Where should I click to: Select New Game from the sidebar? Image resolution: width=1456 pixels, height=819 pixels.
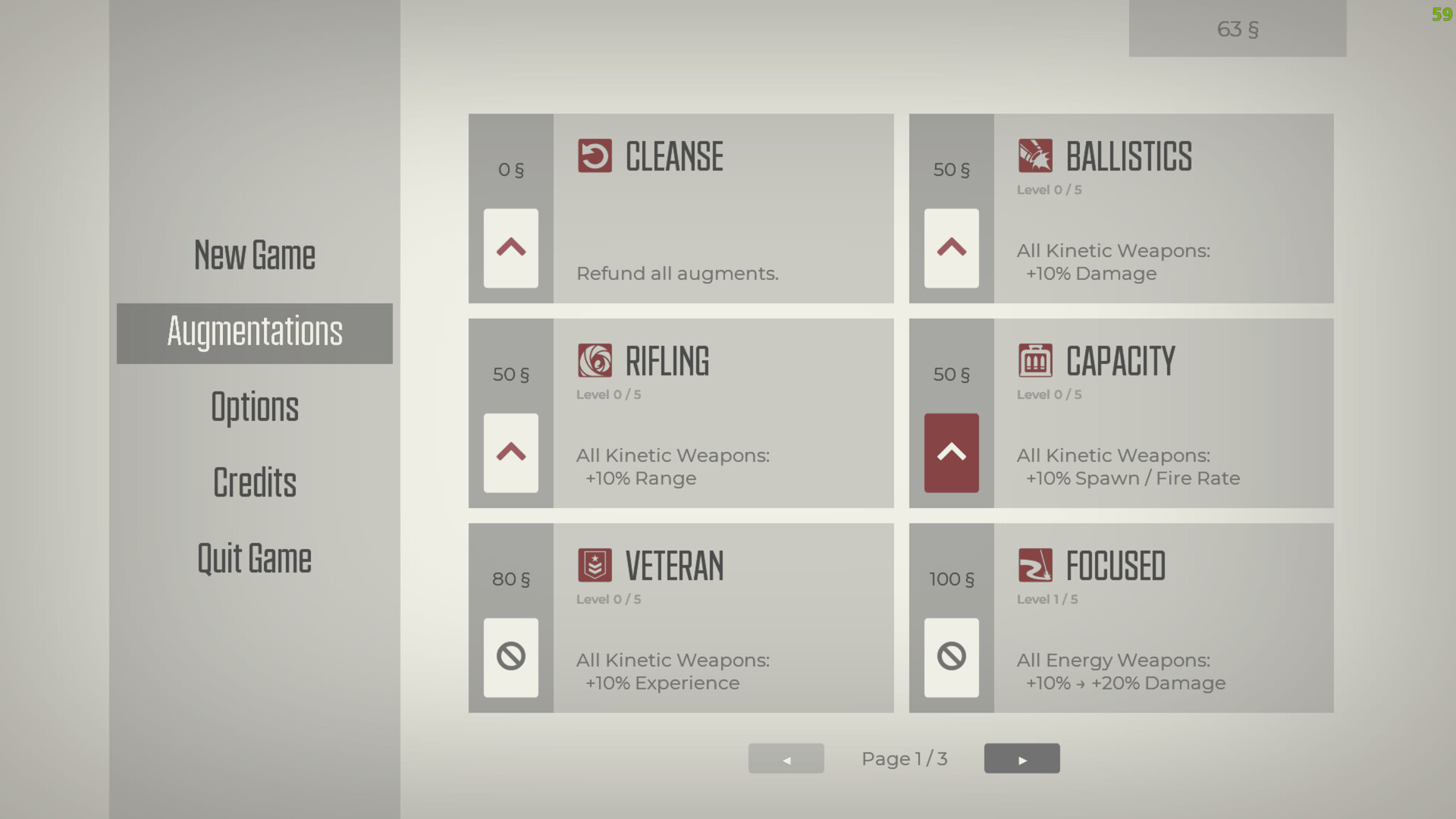(x=254, y=255)
